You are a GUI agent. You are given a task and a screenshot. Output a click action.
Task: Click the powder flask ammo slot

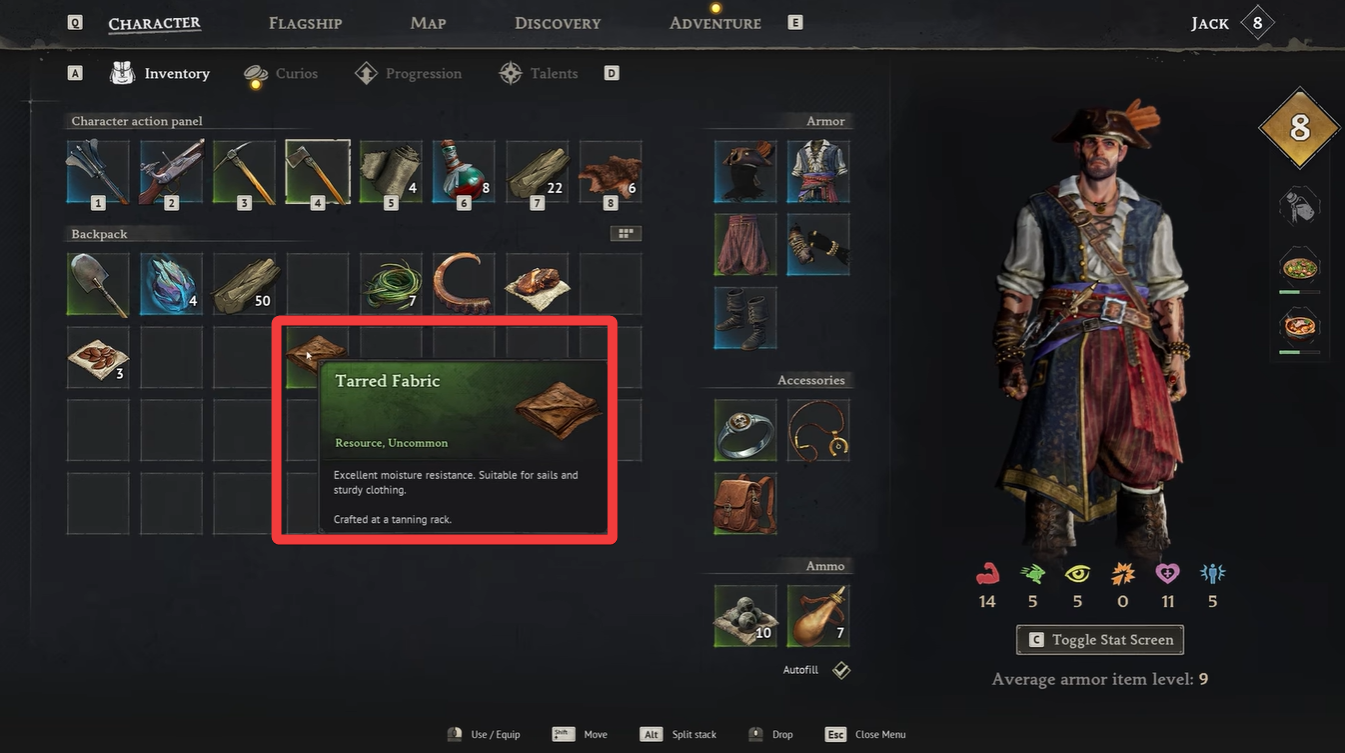point(818,617)
